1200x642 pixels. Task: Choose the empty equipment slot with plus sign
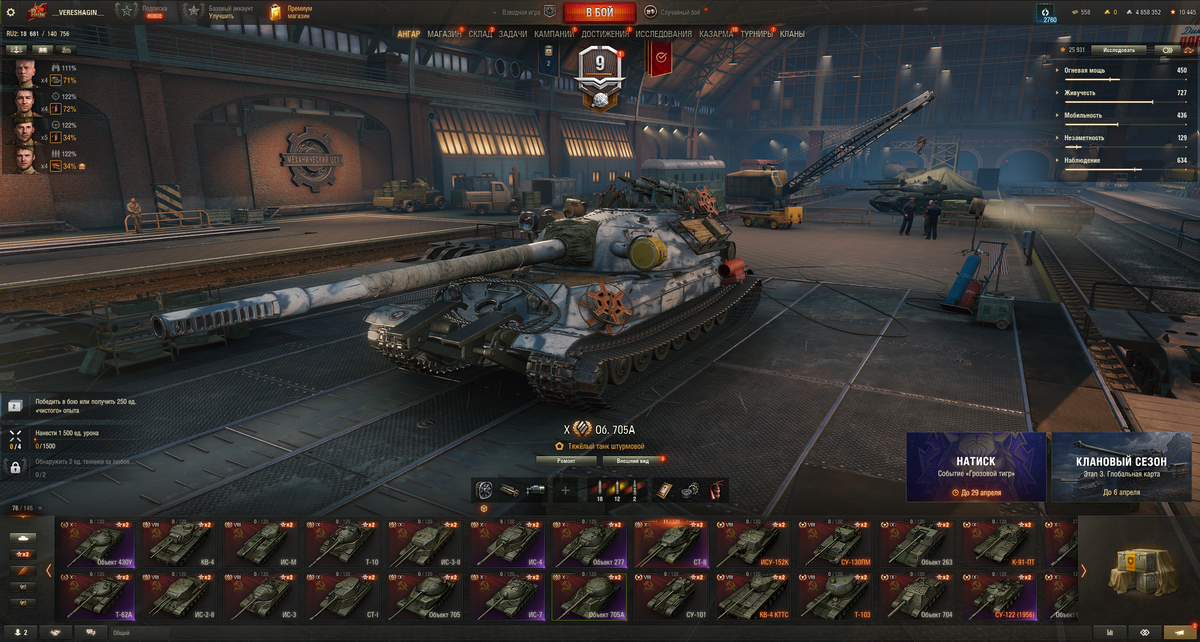[565, 490]
